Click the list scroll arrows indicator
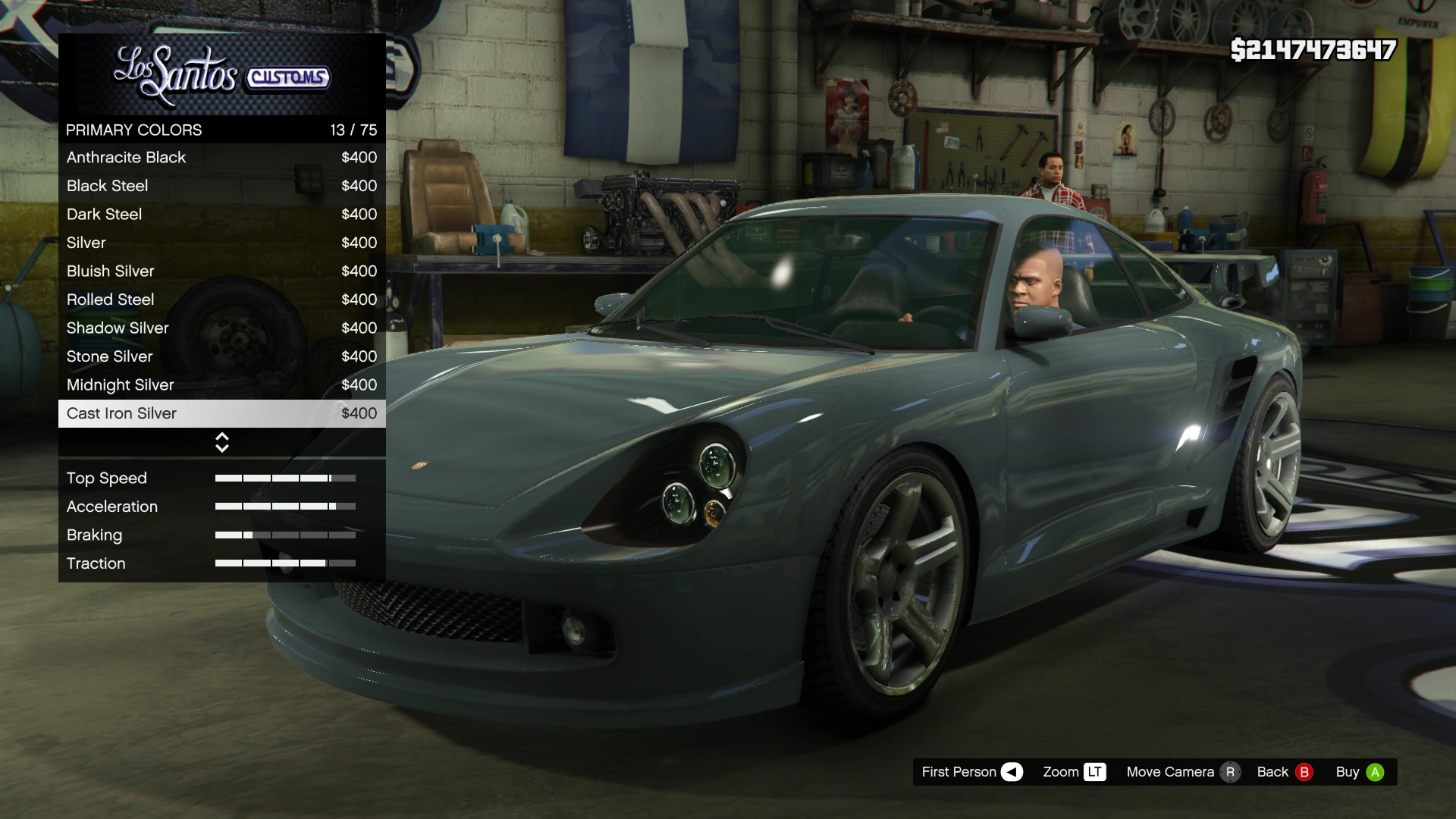 222,442
